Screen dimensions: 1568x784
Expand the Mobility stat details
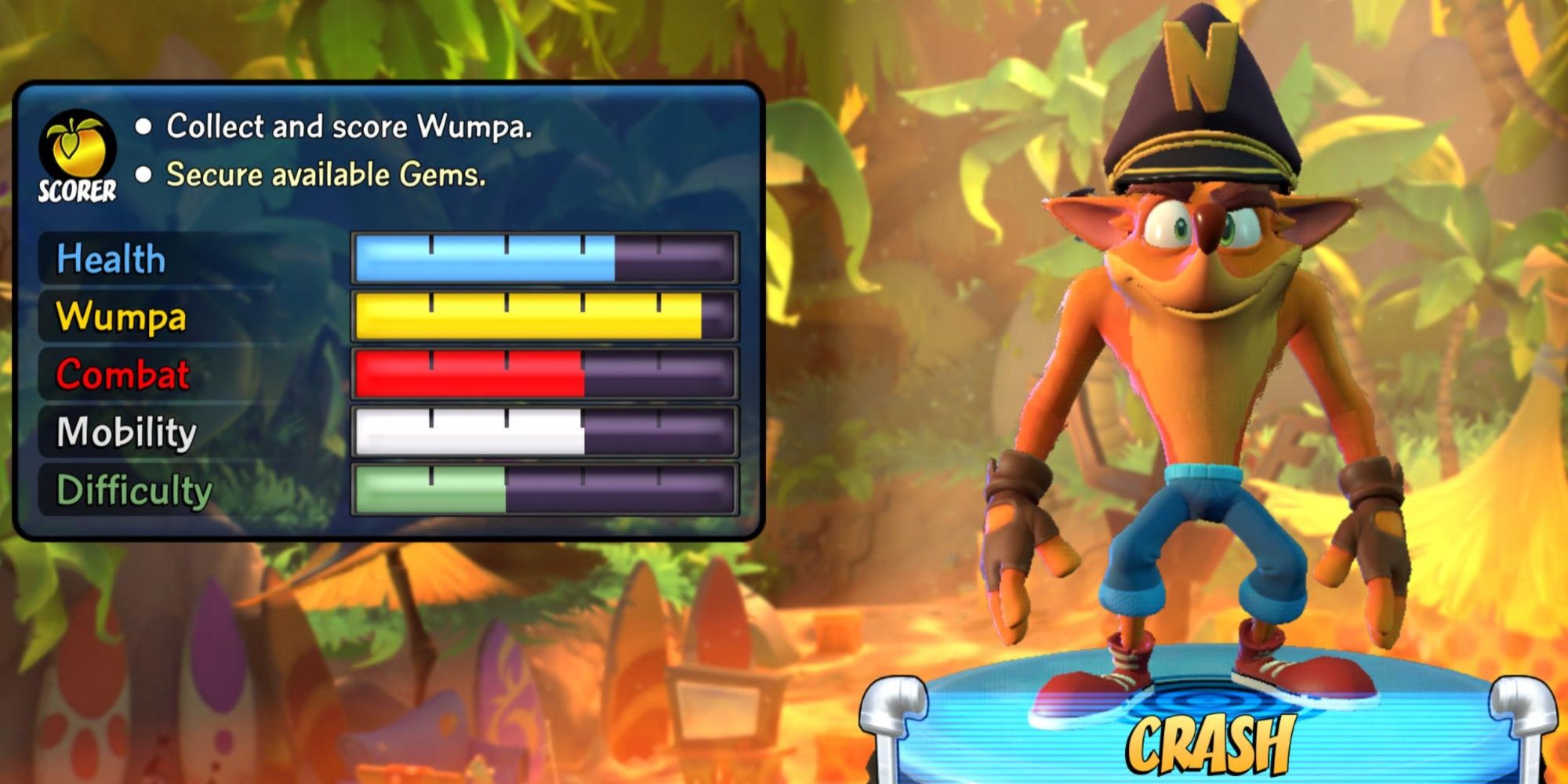(x=125, y=431)
